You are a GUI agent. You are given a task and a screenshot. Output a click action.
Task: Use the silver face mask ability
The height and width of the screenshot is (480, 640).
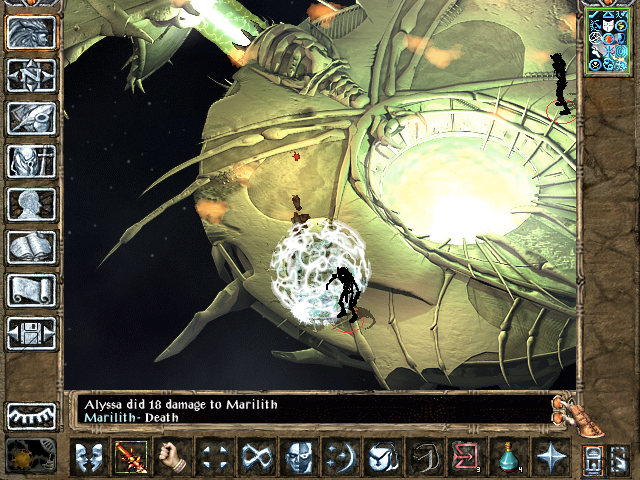click(300, 458)
